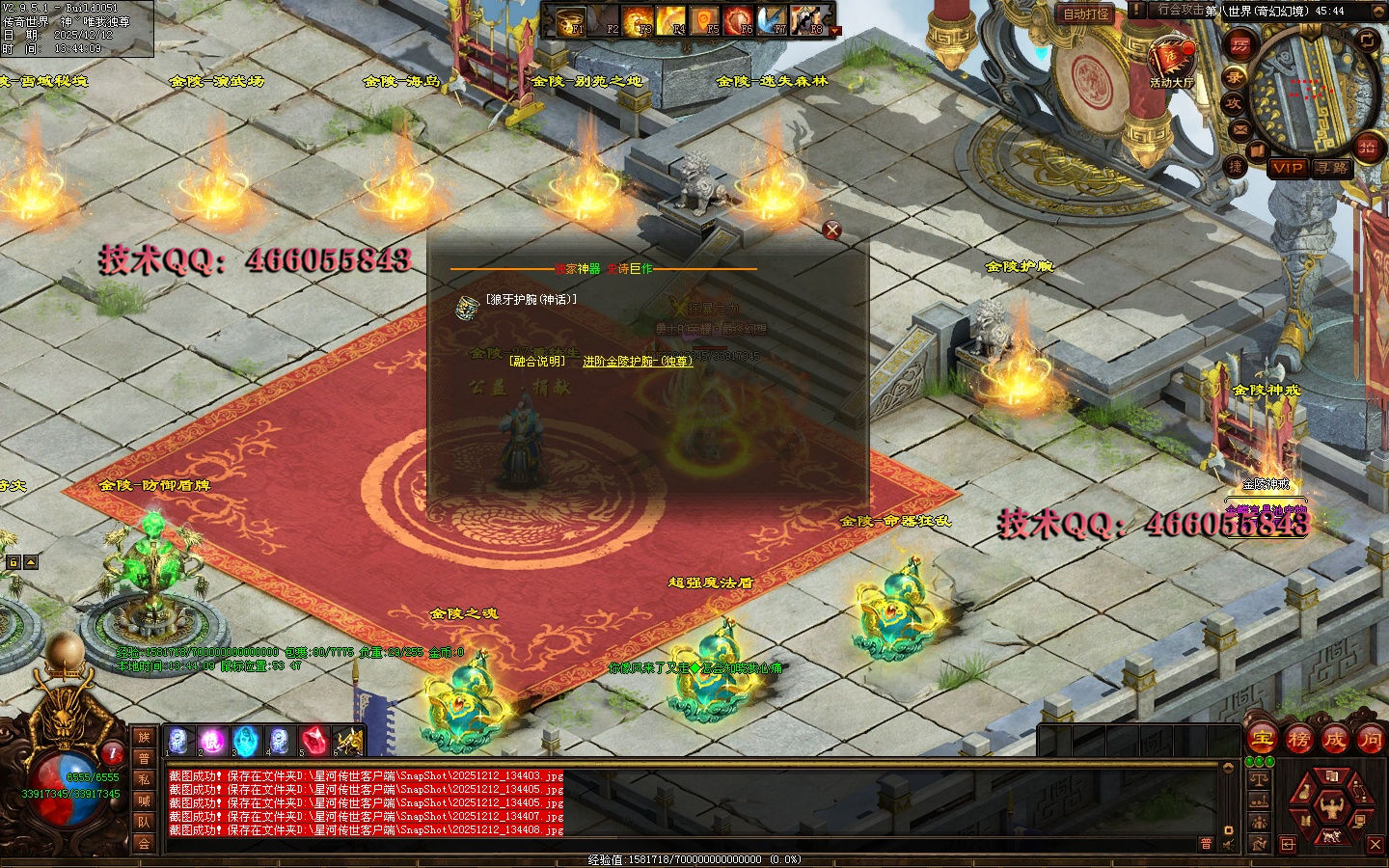Open the 融合说明 fusion explanation
1389x868 pixels.
(537, 362)
